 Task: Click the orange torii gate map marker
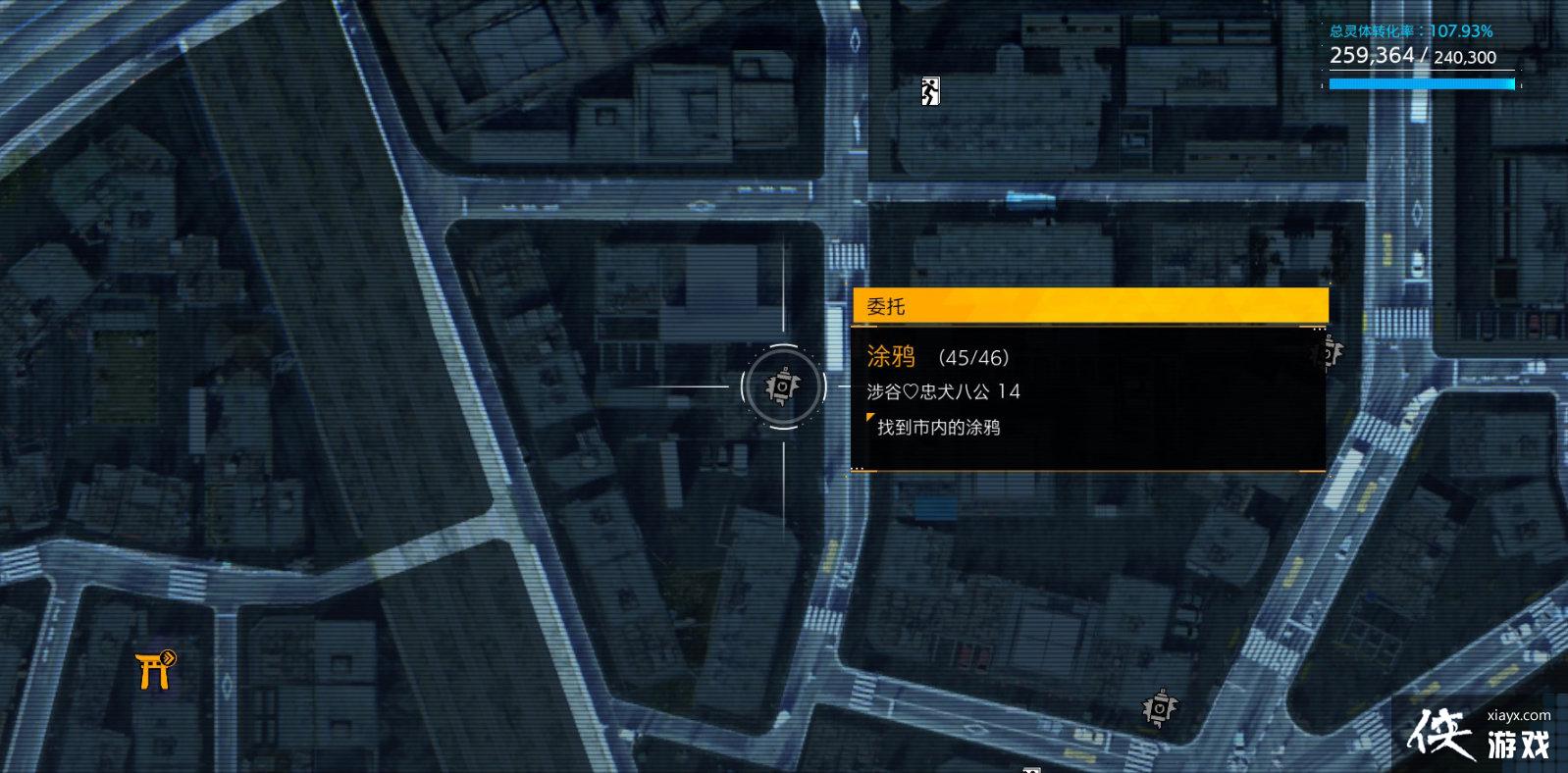tap(155, 669)
